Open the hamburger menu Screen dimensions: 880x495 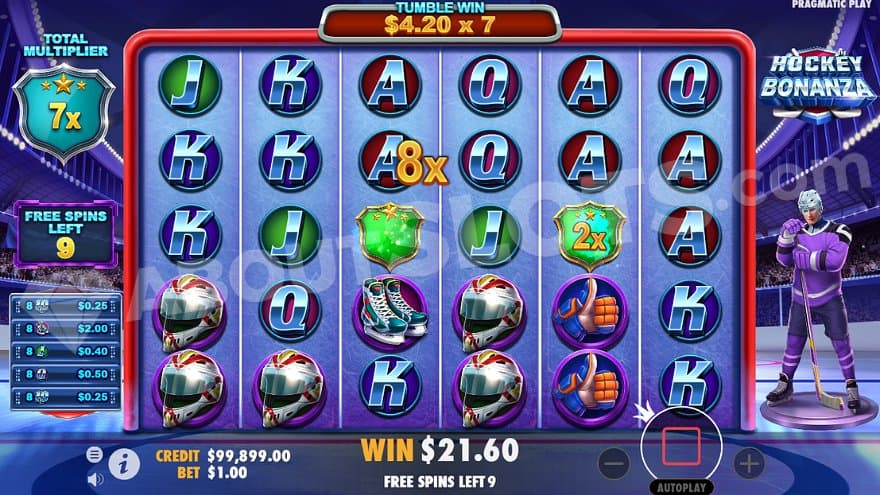pyautogui.click(x=95, y=454)
